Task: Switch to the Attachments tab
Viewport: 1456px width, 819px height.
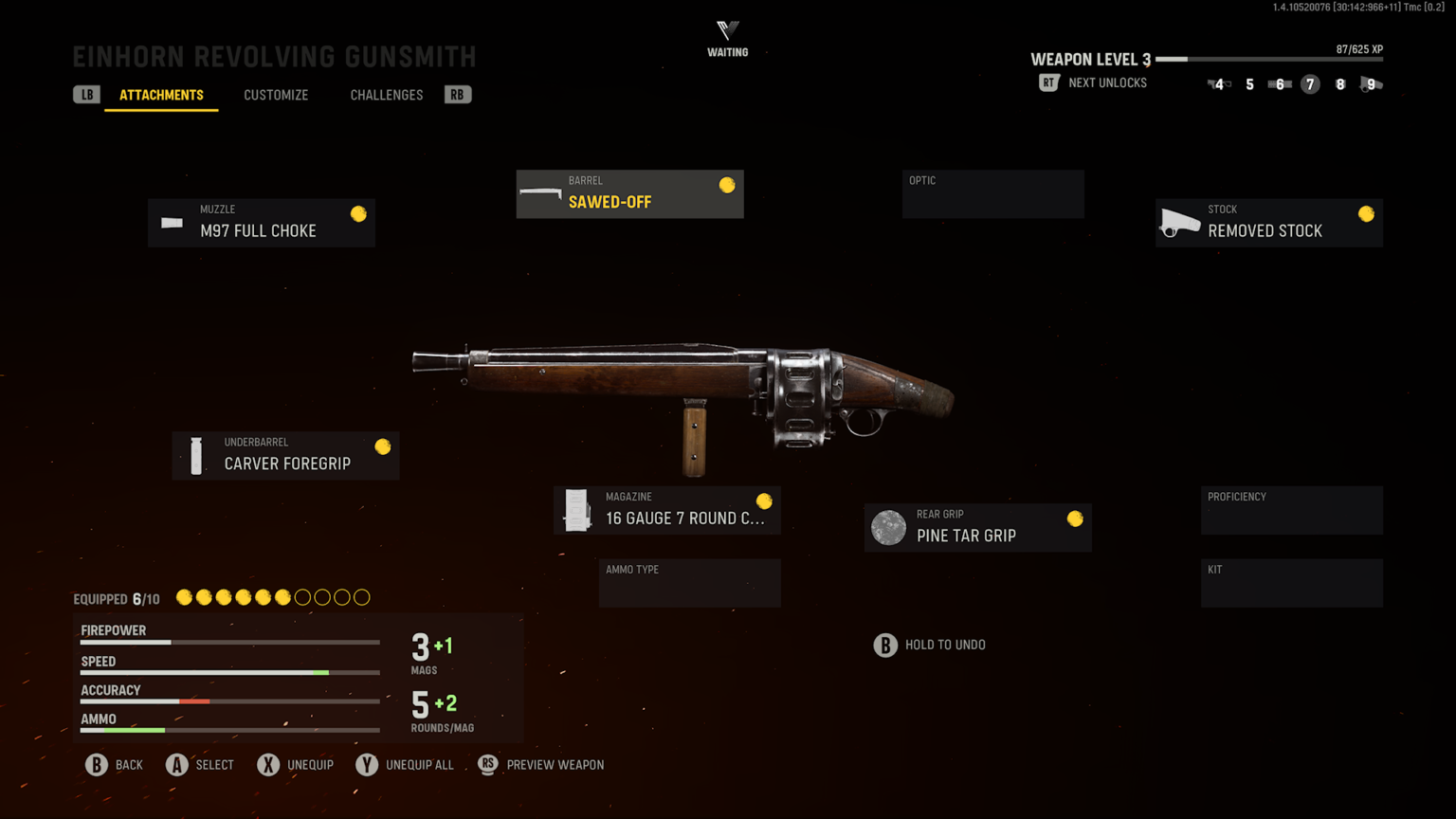Action: point(161,95)
